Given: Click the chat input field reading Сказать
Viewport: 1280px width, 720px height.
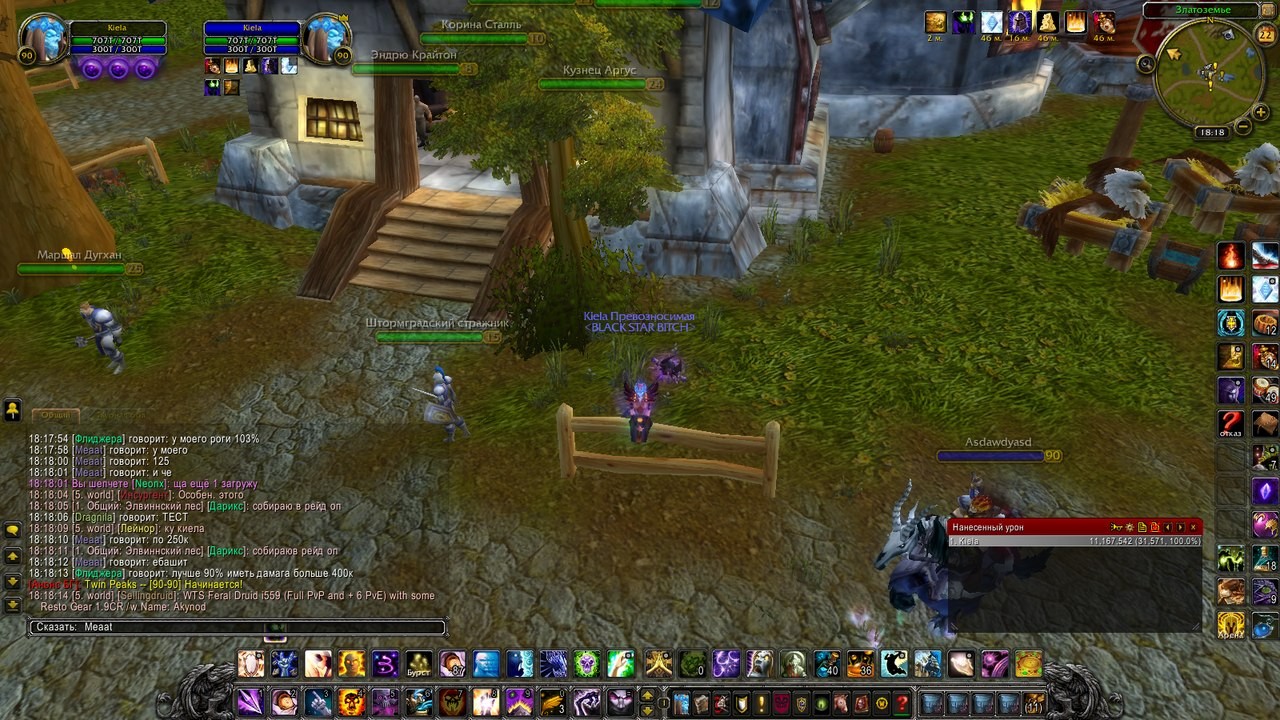Looking at the screenshot, I should (x=237, y=627).
